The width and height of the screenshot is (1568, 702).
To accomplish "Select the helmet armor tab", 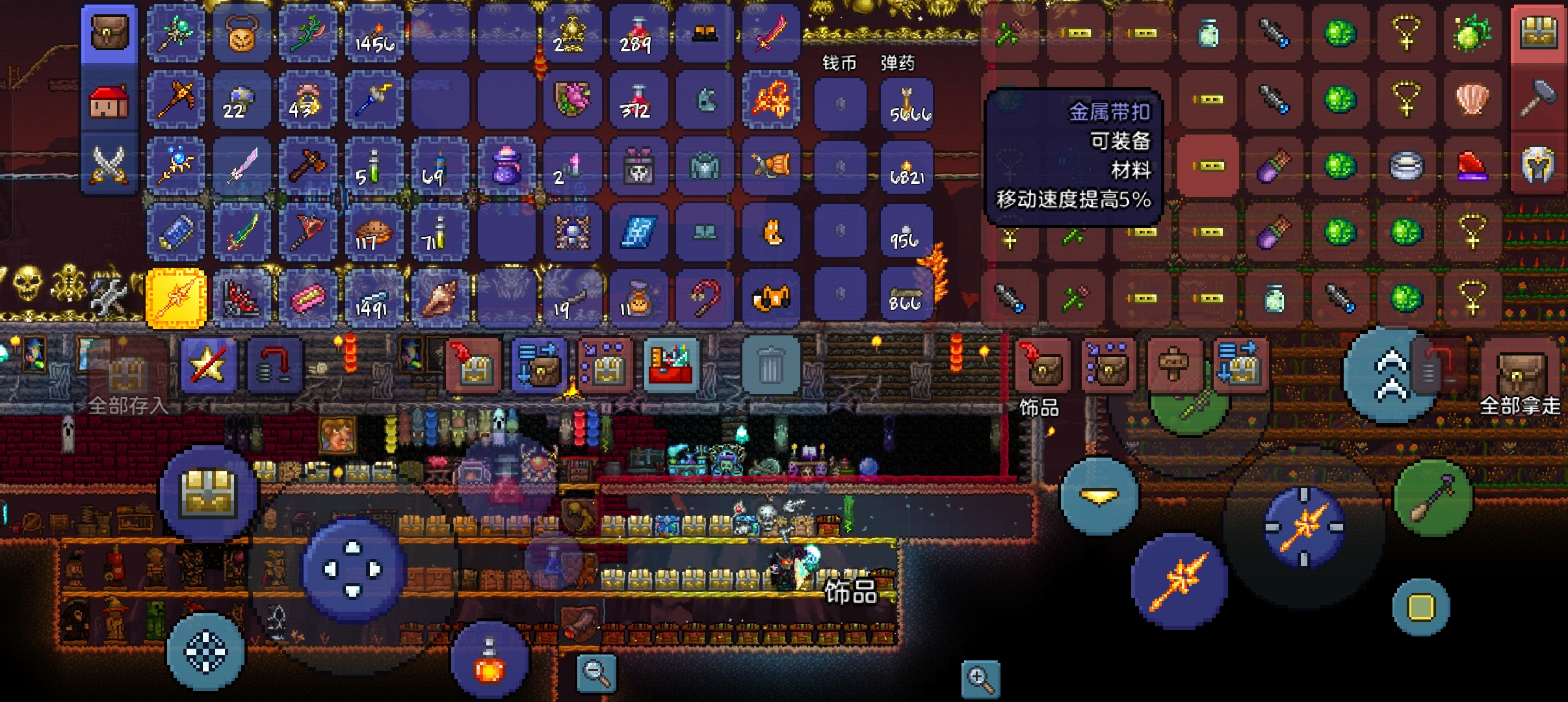I will pos(1538,164).
